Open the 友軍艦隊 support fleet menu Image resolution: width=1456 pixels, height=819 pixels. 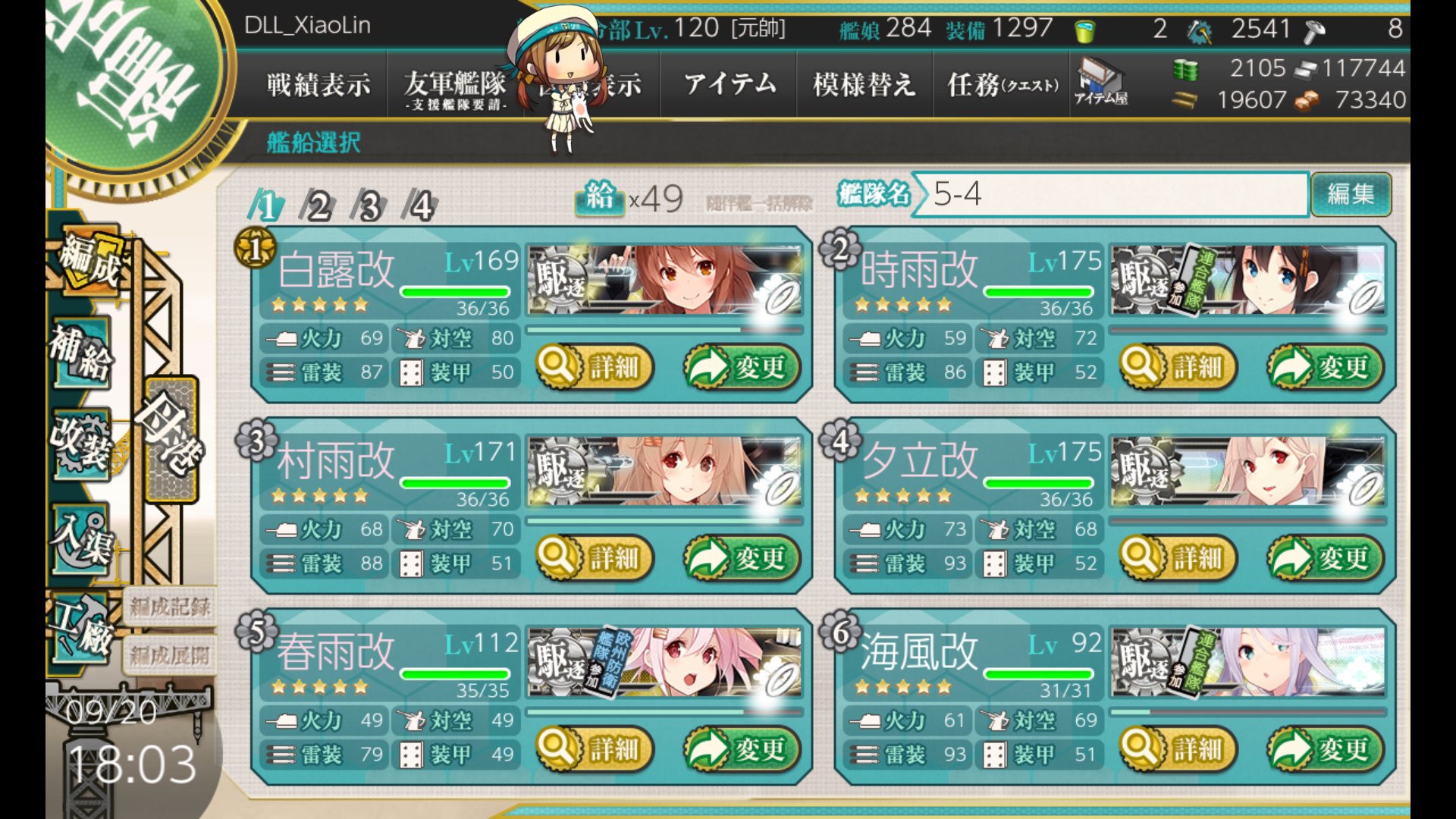point(454,86)
